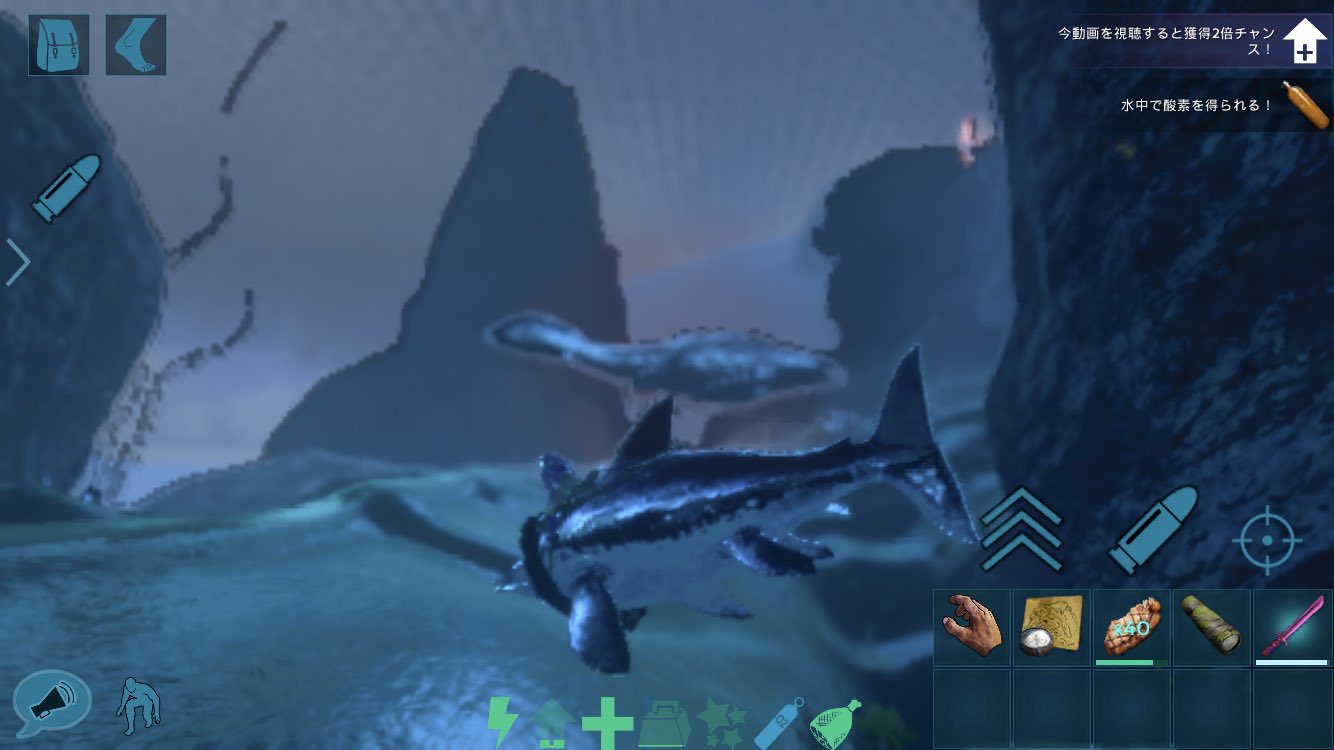Expand the left side panel chevron

tap(16, 261)
